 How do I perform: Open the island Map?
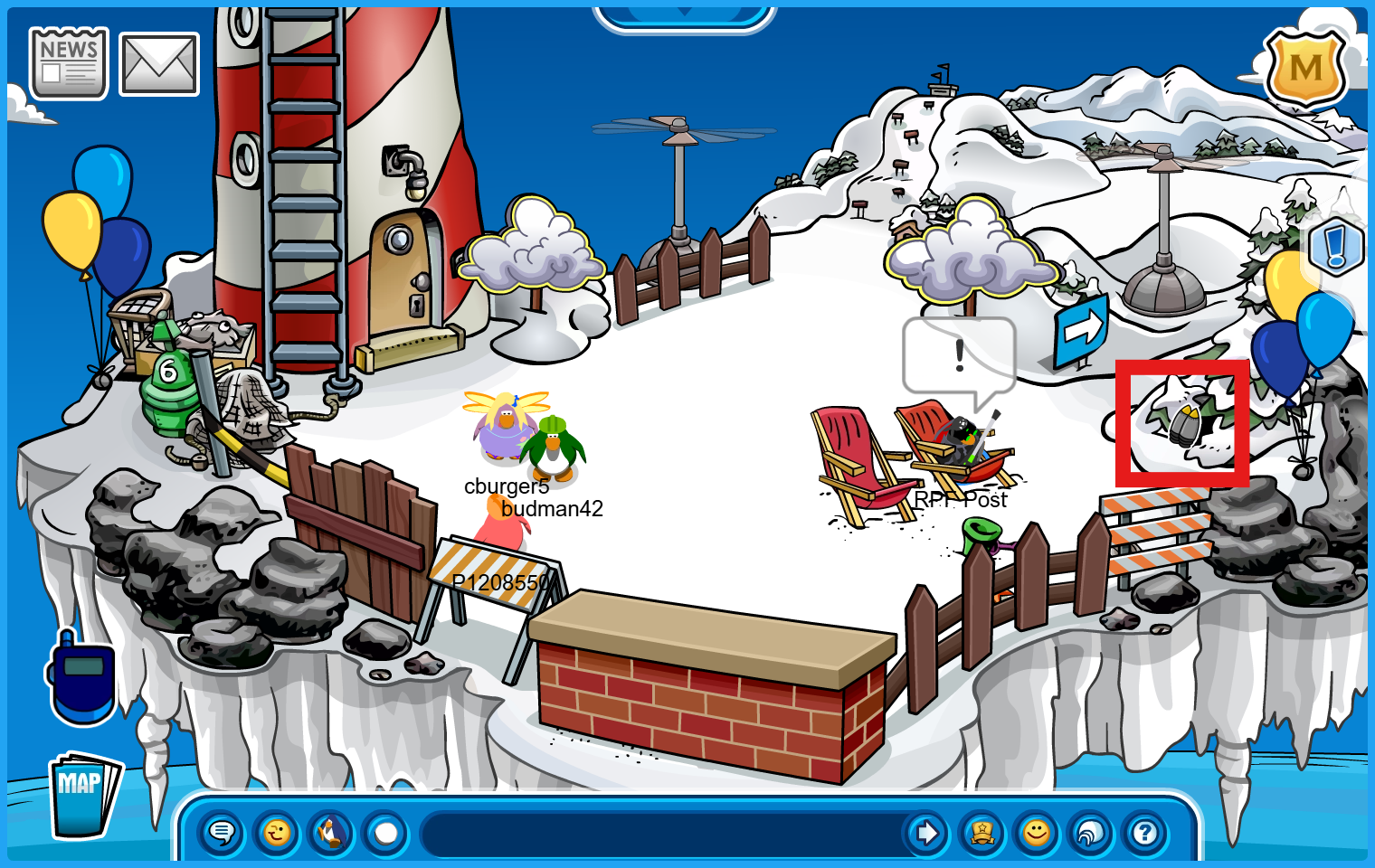(x=83, y=795)
